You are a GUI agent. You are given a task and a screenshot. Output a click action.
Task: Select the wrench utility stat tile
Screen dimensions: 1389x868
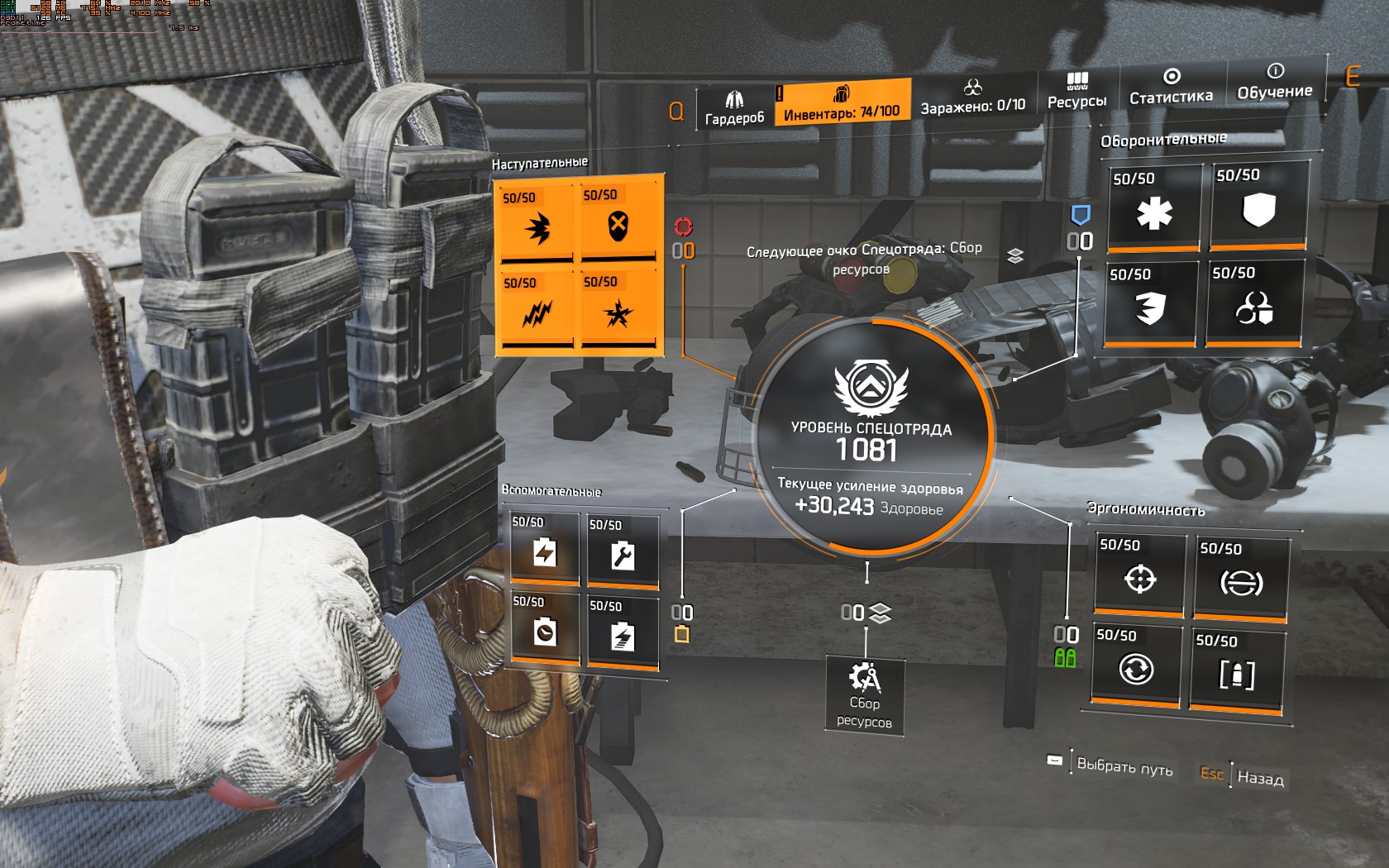click(x=623, y=553)
